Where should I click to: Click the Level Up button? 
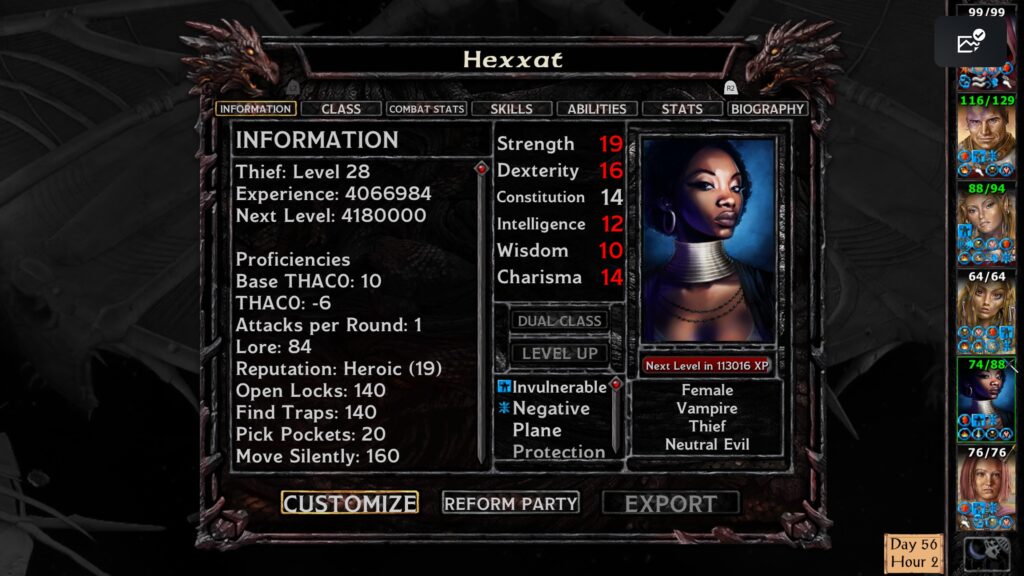[x=559, y=353]
